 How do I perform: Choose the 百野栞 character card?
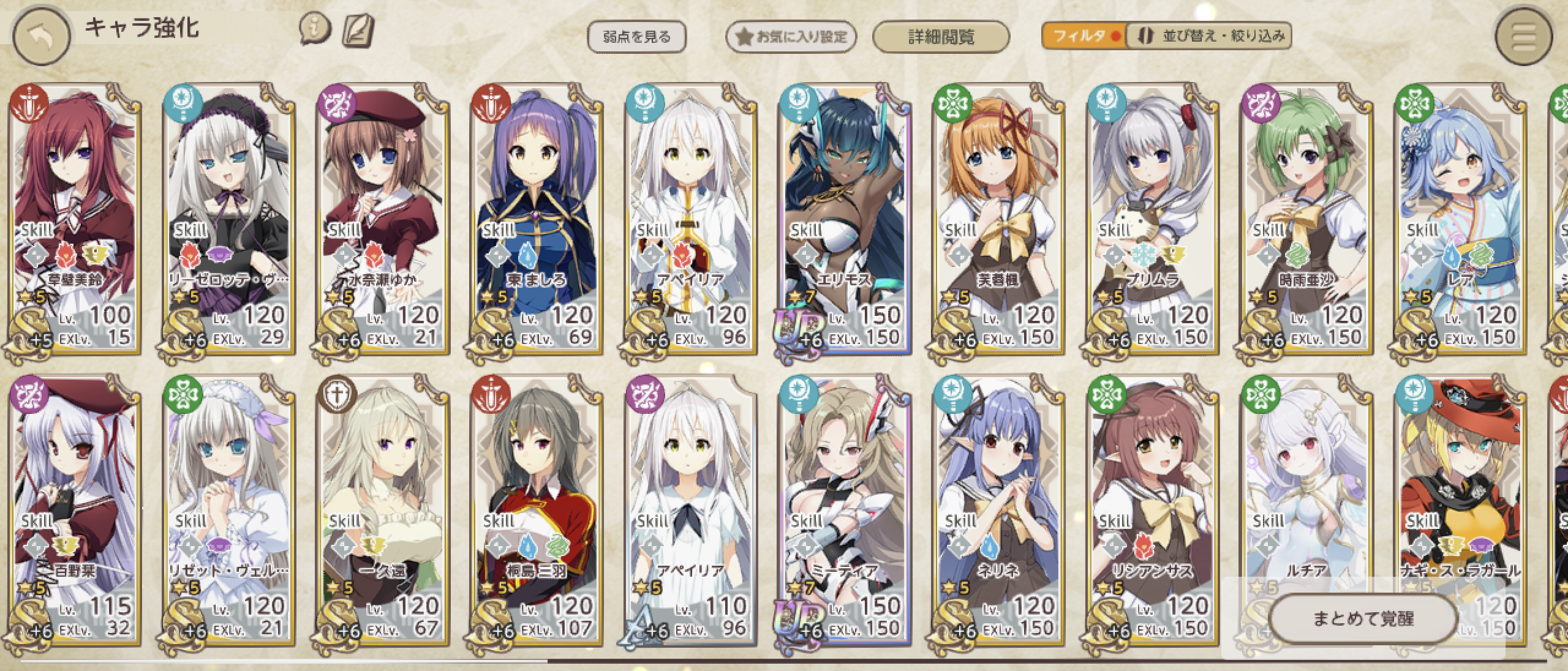point(76,511)
